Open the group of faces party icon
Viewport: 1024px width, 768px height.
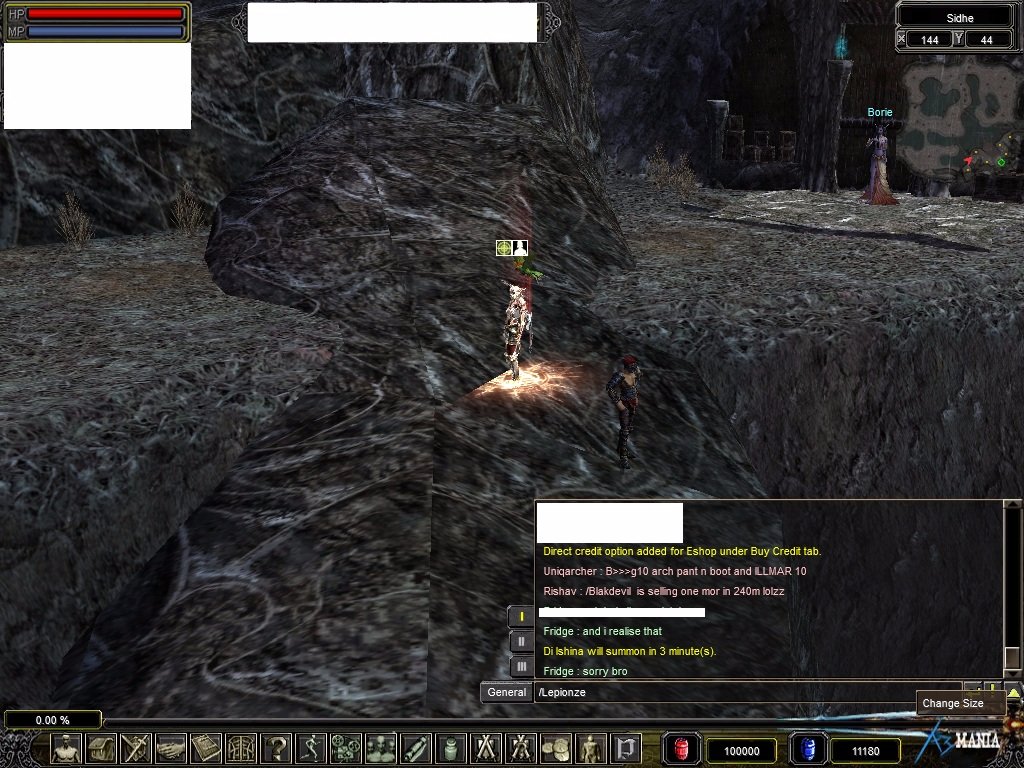tap(381, 748)
